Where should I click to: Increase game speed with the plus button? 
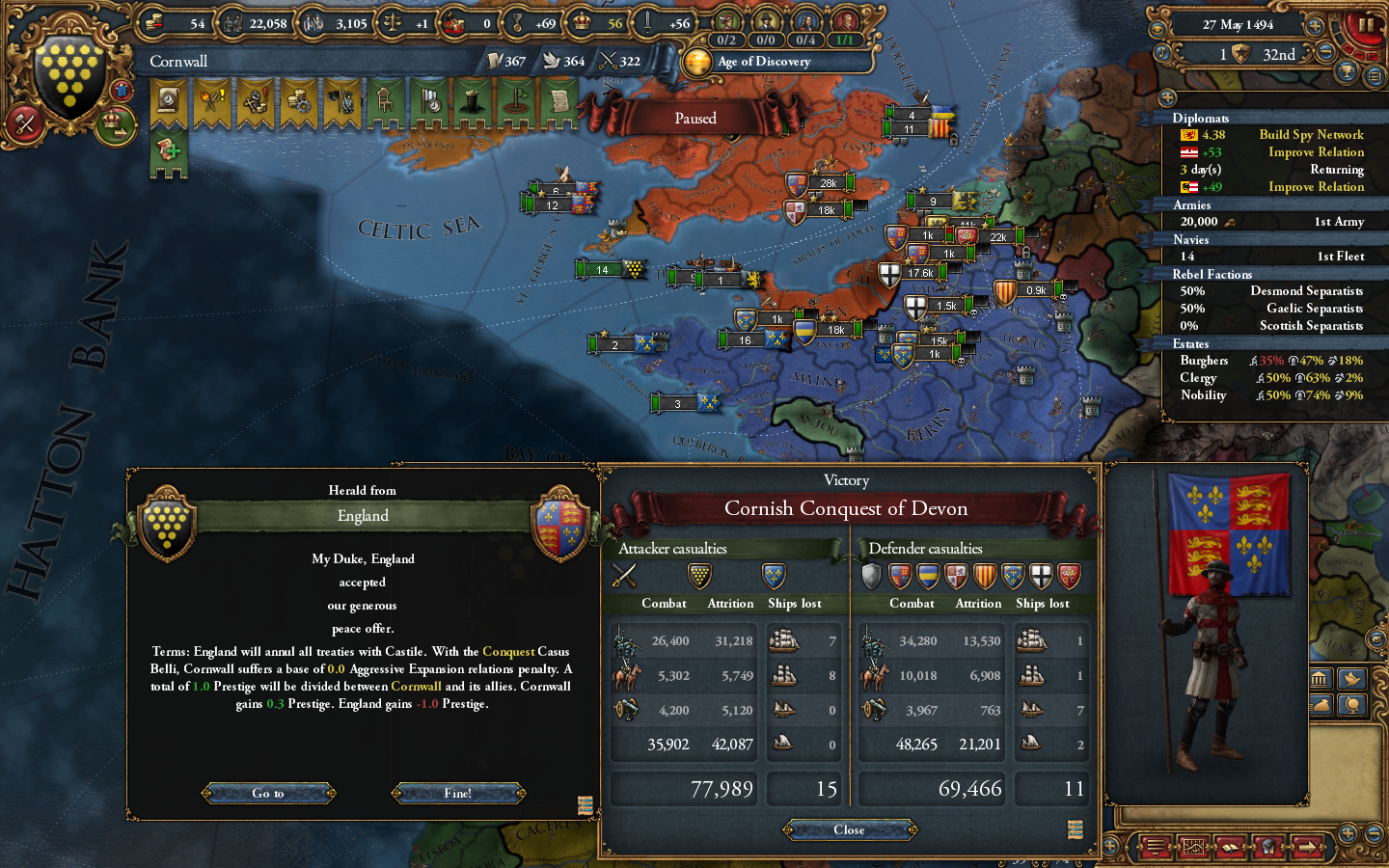1314,25
